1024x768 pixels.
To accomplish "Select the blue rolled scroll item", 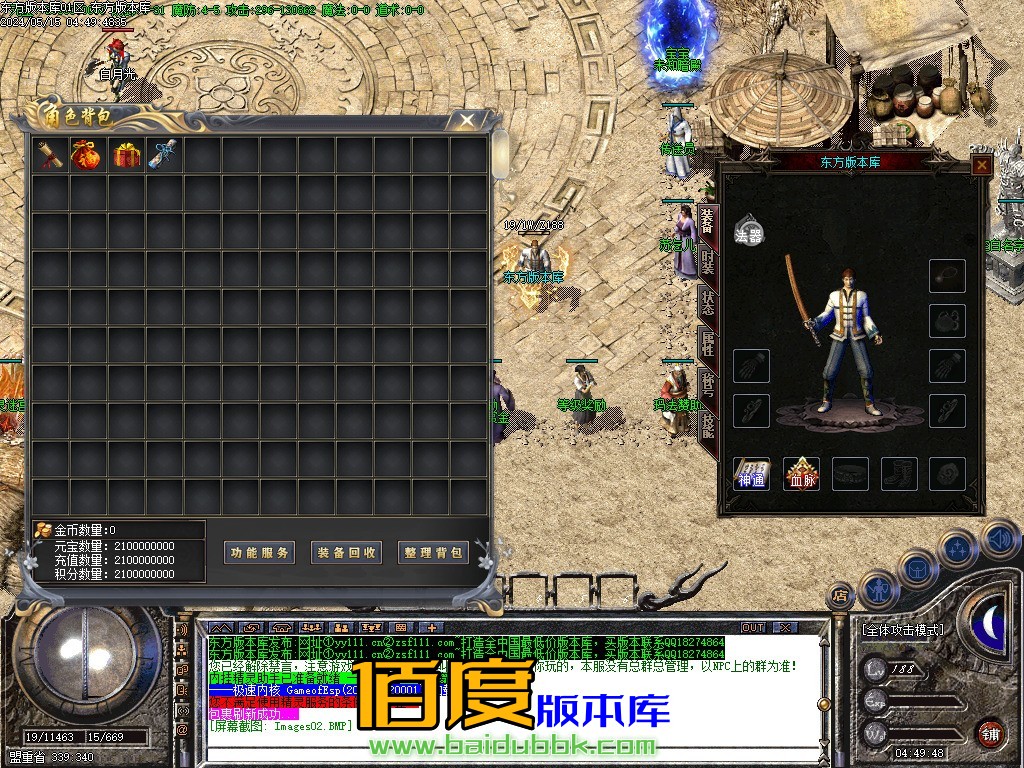I will (164, 155).
